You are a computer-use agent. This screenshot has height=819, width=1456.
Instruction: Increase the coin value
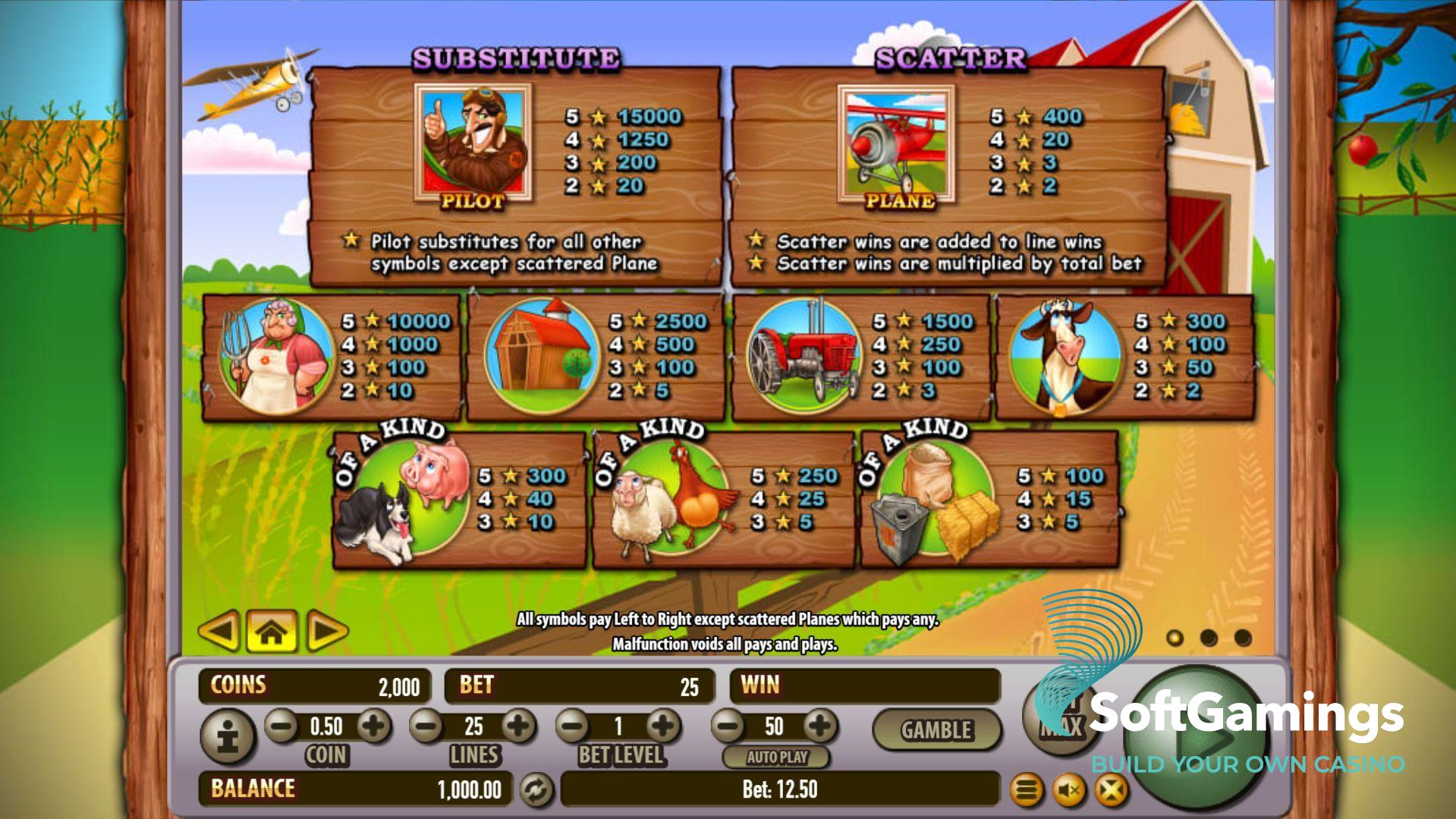[x=373, y=726]
